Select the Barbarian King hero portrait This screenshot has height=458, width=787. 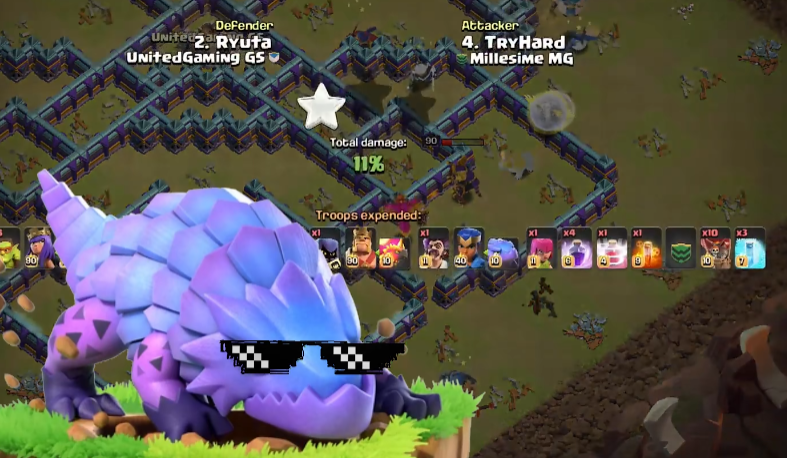pyautogui.click(x=360, y=248)
